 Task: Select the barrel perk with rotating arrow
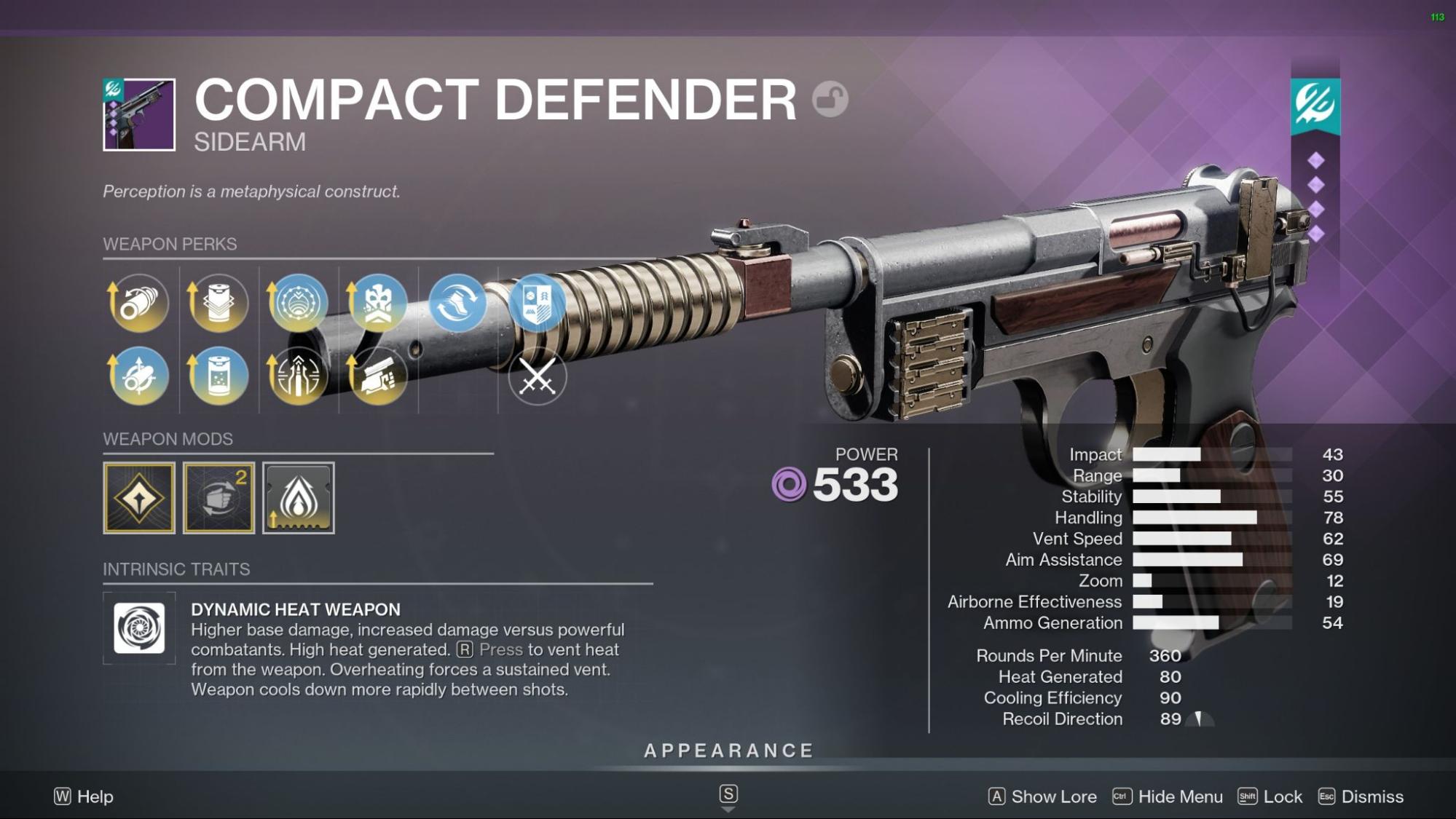(138, 303)
